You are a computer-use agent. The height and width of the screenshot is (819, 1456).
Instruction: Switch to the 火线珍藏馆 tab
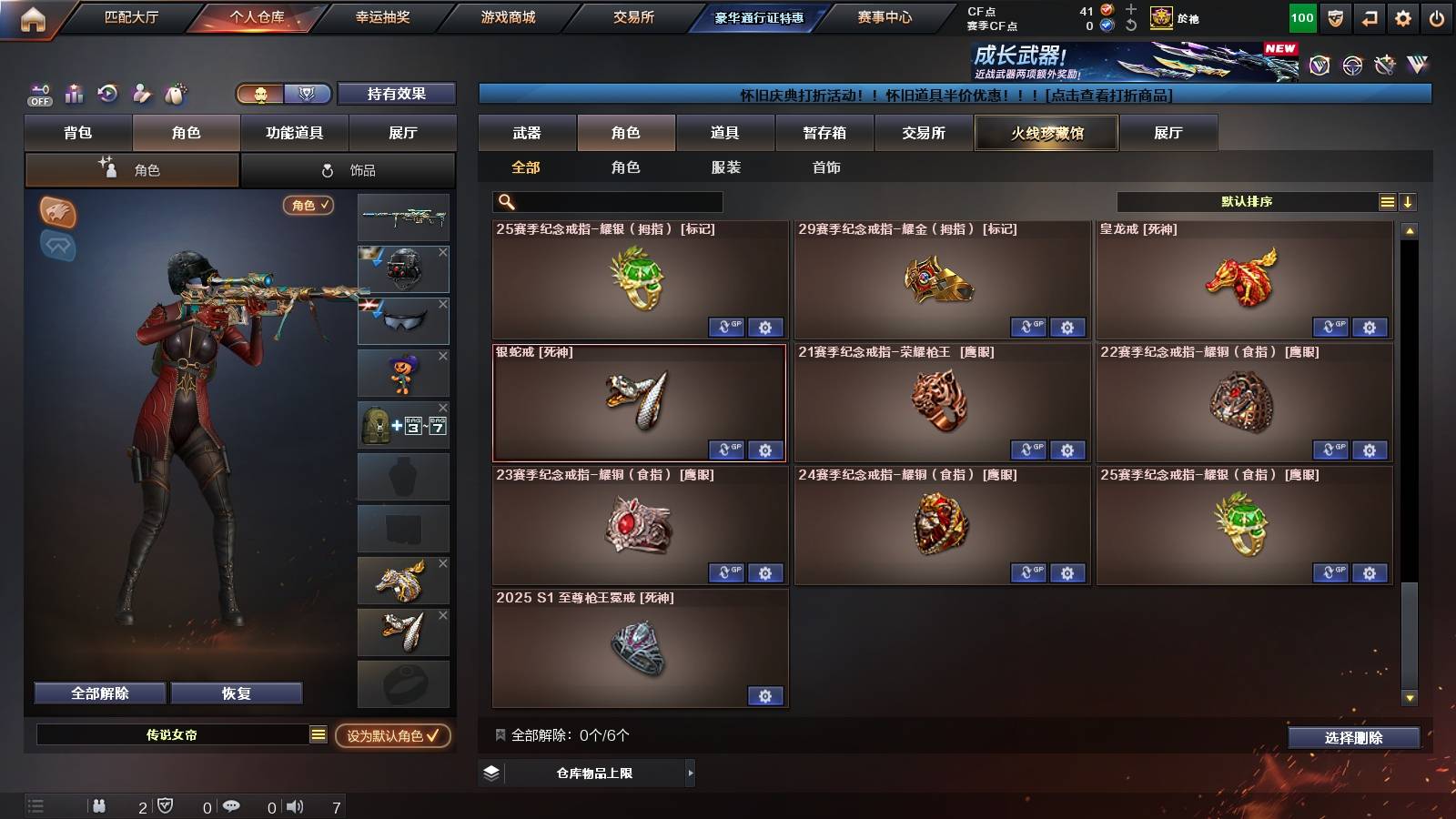coord(1046,133)
